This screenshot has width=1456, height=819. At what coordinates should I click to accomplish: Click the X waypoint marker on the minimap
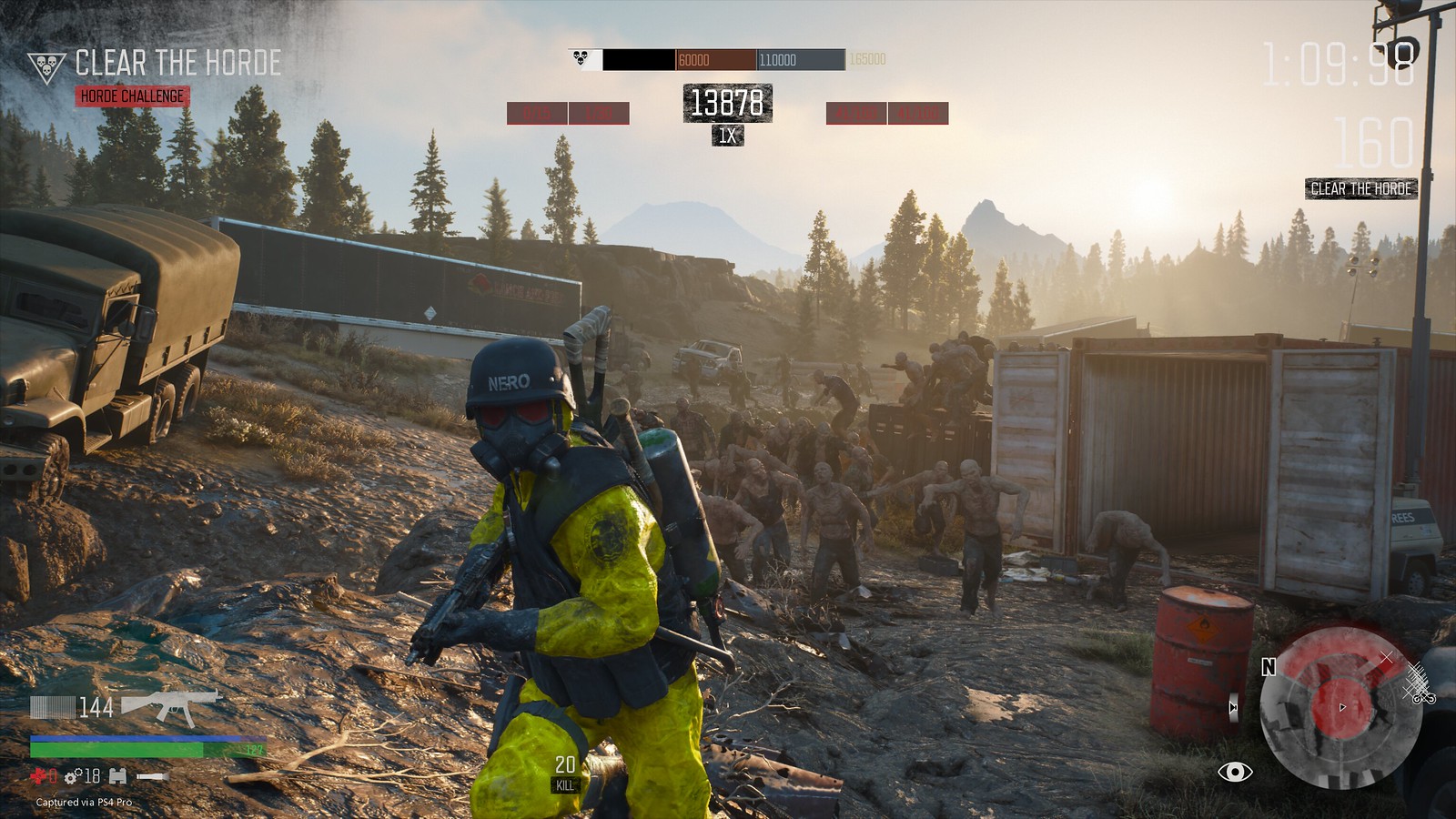point(1386,657)
